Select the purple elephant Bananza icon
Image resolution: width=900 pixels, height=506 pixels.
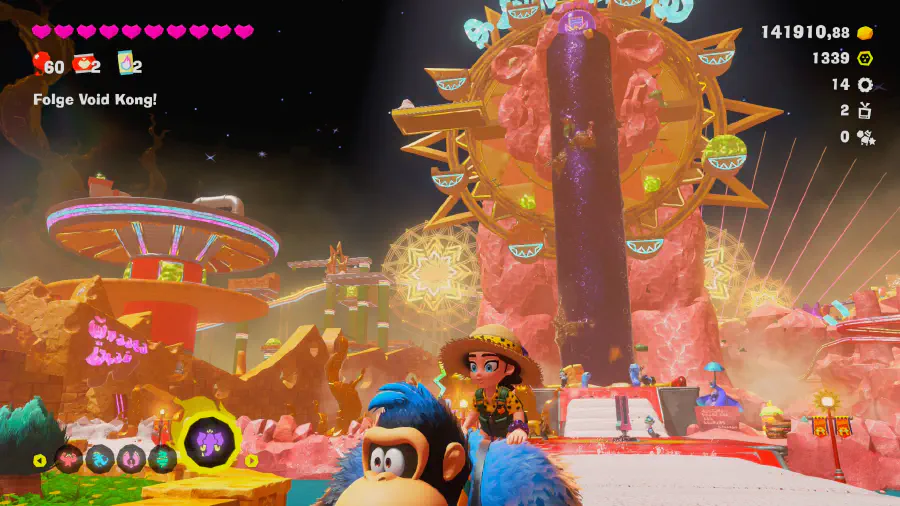[211, 440]
